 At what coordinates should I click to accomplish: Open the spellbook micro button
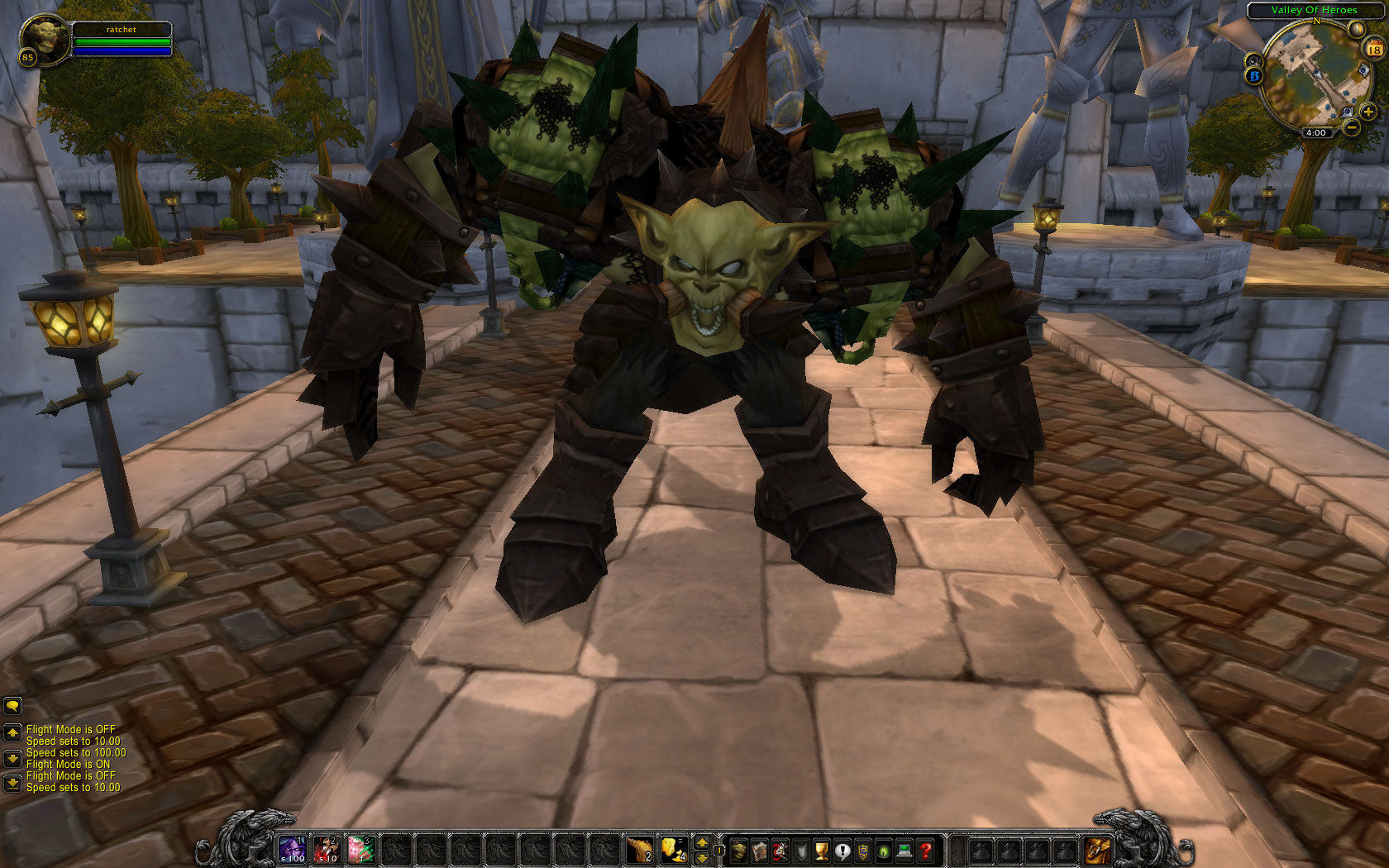[760, 851]
